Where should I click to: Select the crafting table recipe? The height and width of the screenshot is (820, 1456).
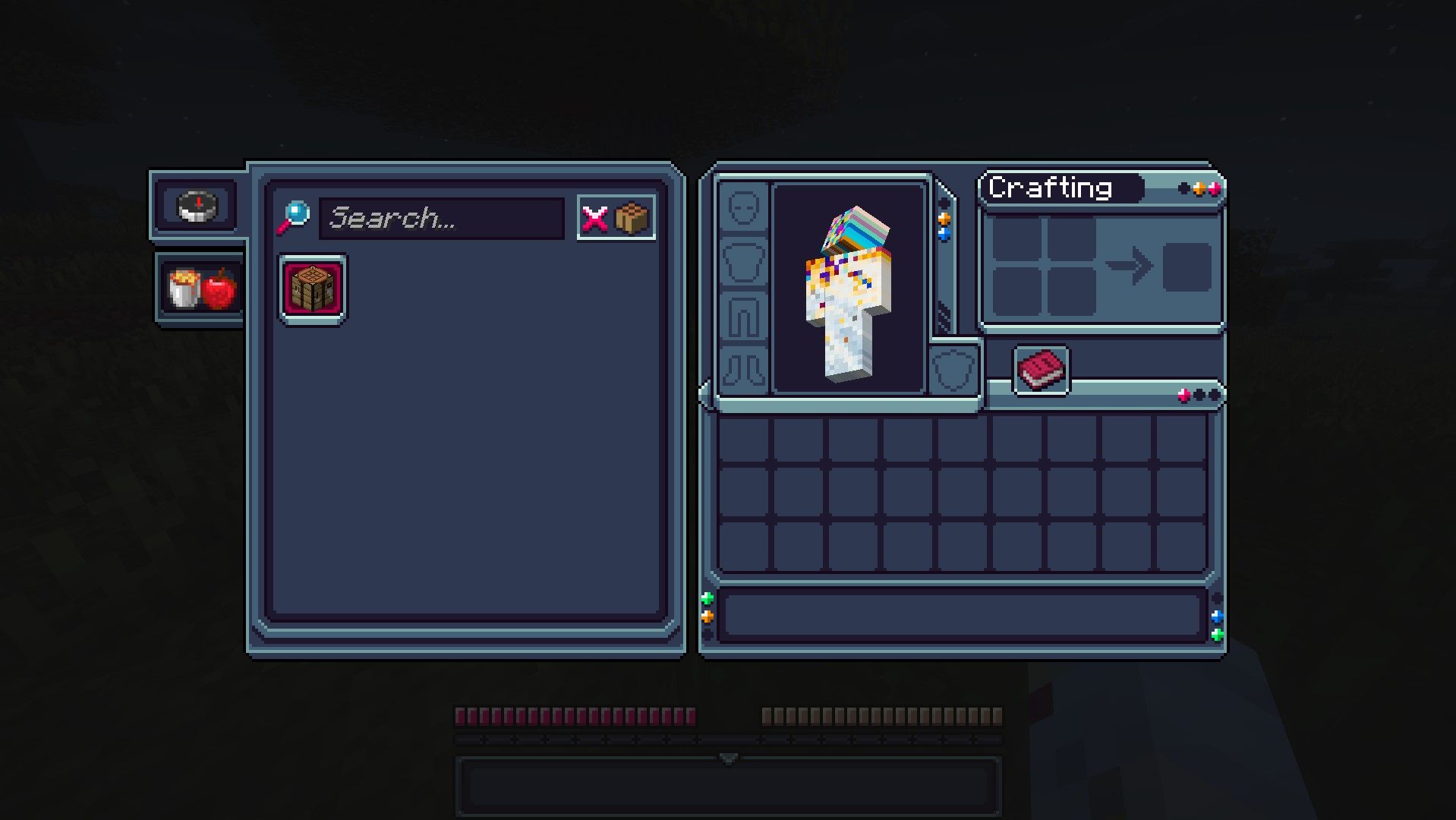pos(313,289)
